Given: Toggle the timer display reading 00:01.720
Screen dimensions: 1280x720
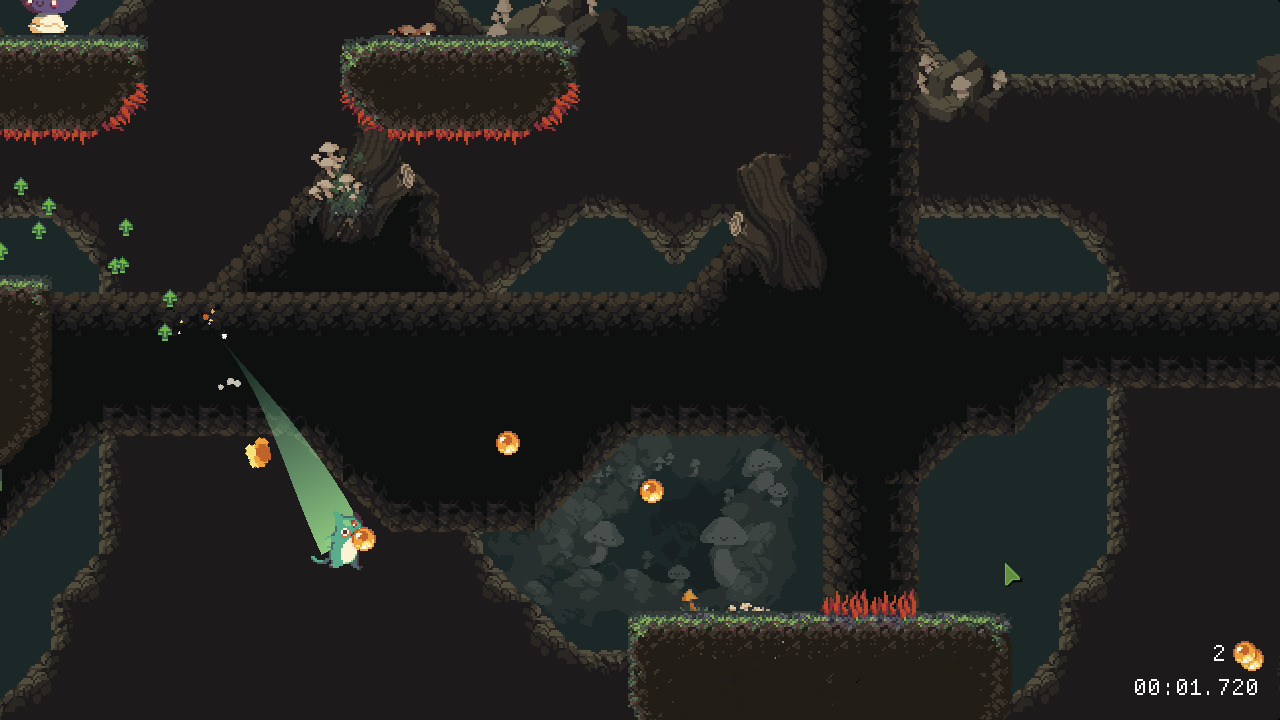Looking at the screenshot, I should [x=1196, y=687].
